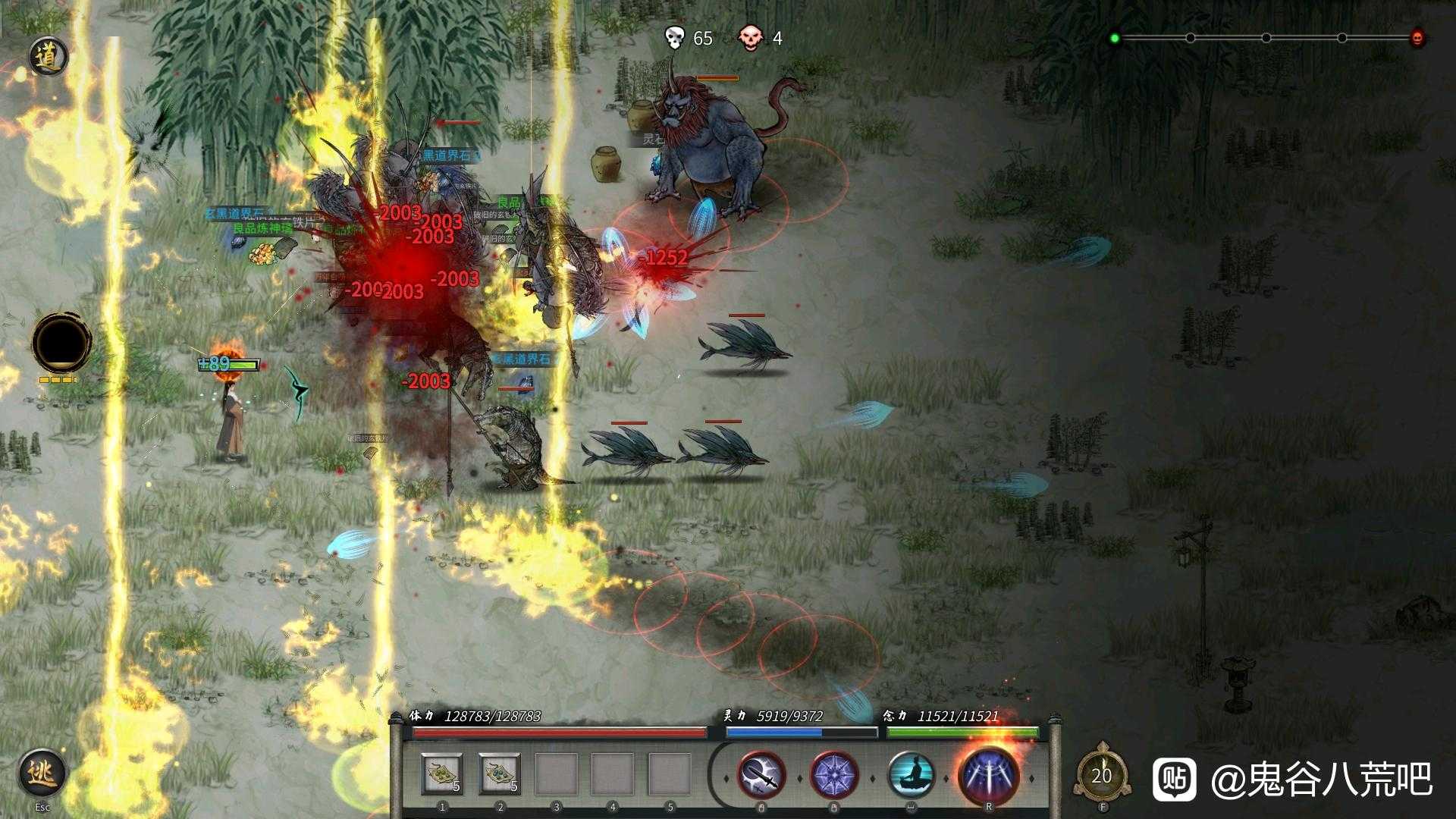Select the red boss skull stage marker
The height and width of the screenshot is (819, 1456).
coord(1417,38)
